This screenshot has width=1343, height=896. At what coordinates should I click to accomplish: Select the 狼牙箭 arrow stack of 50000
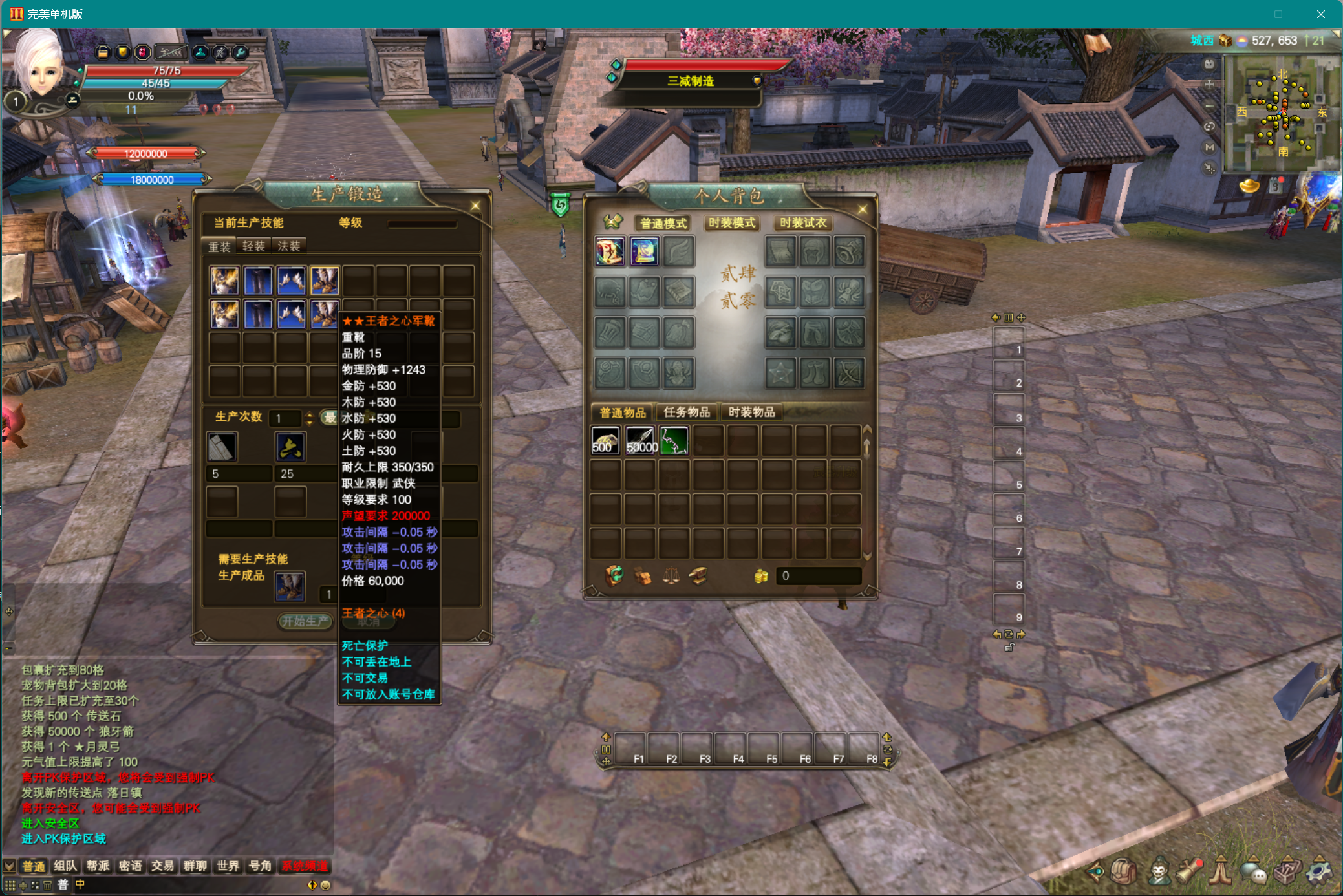coord(640,442)
